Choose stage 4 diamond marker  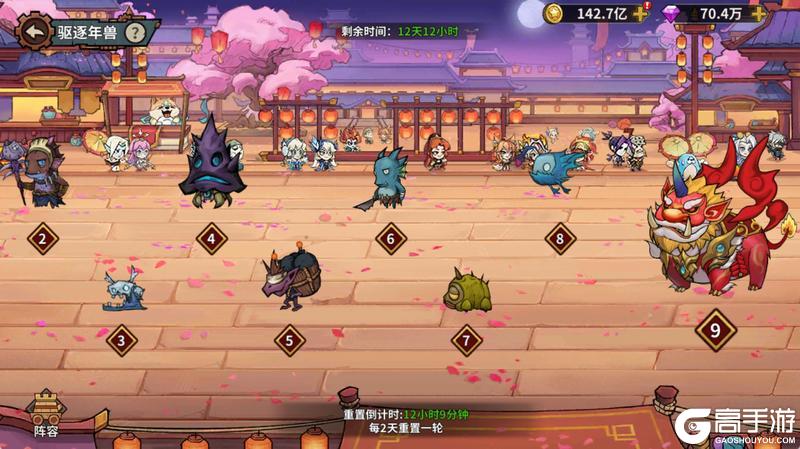coord(212,239)
